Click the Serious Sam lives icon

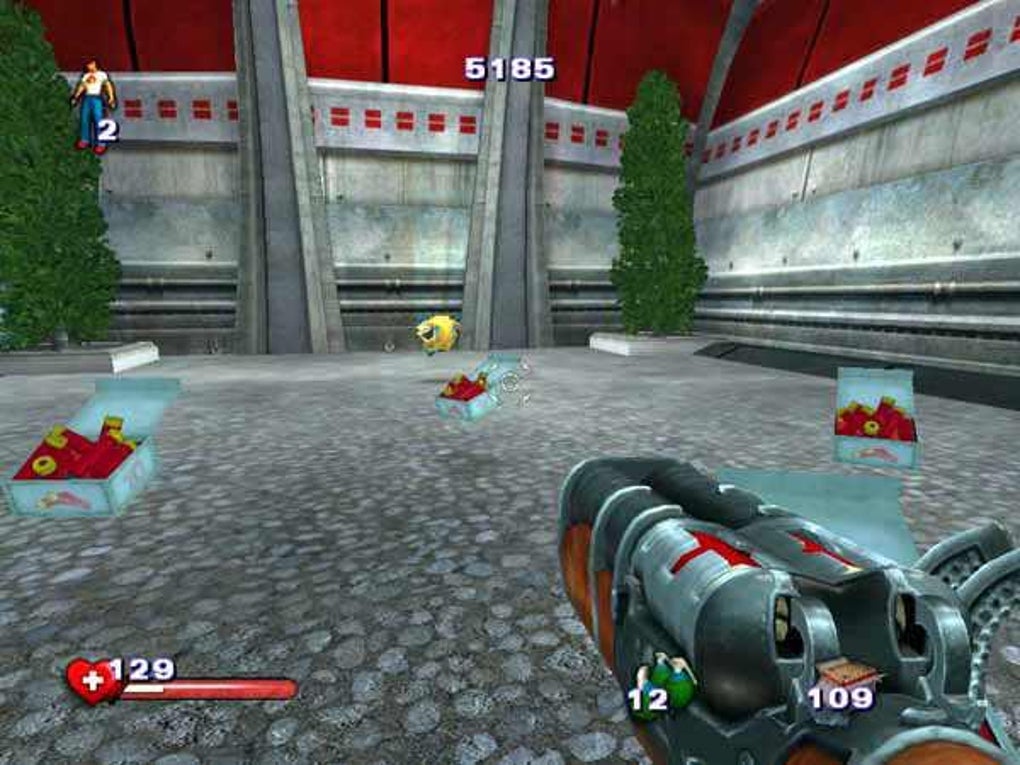[92, 104]
